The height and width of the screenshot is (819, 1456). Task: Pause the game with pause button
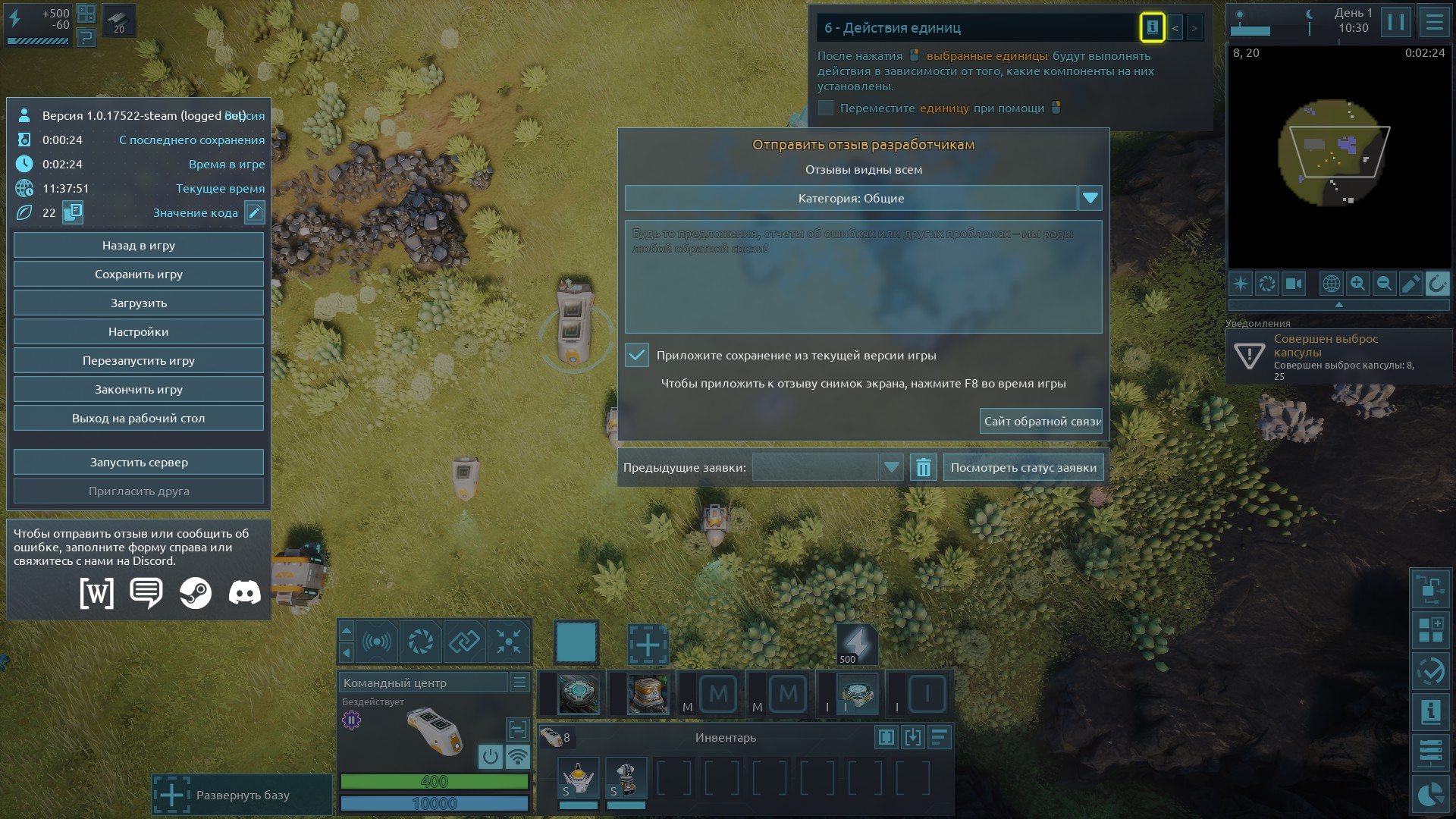point(1395,22)
